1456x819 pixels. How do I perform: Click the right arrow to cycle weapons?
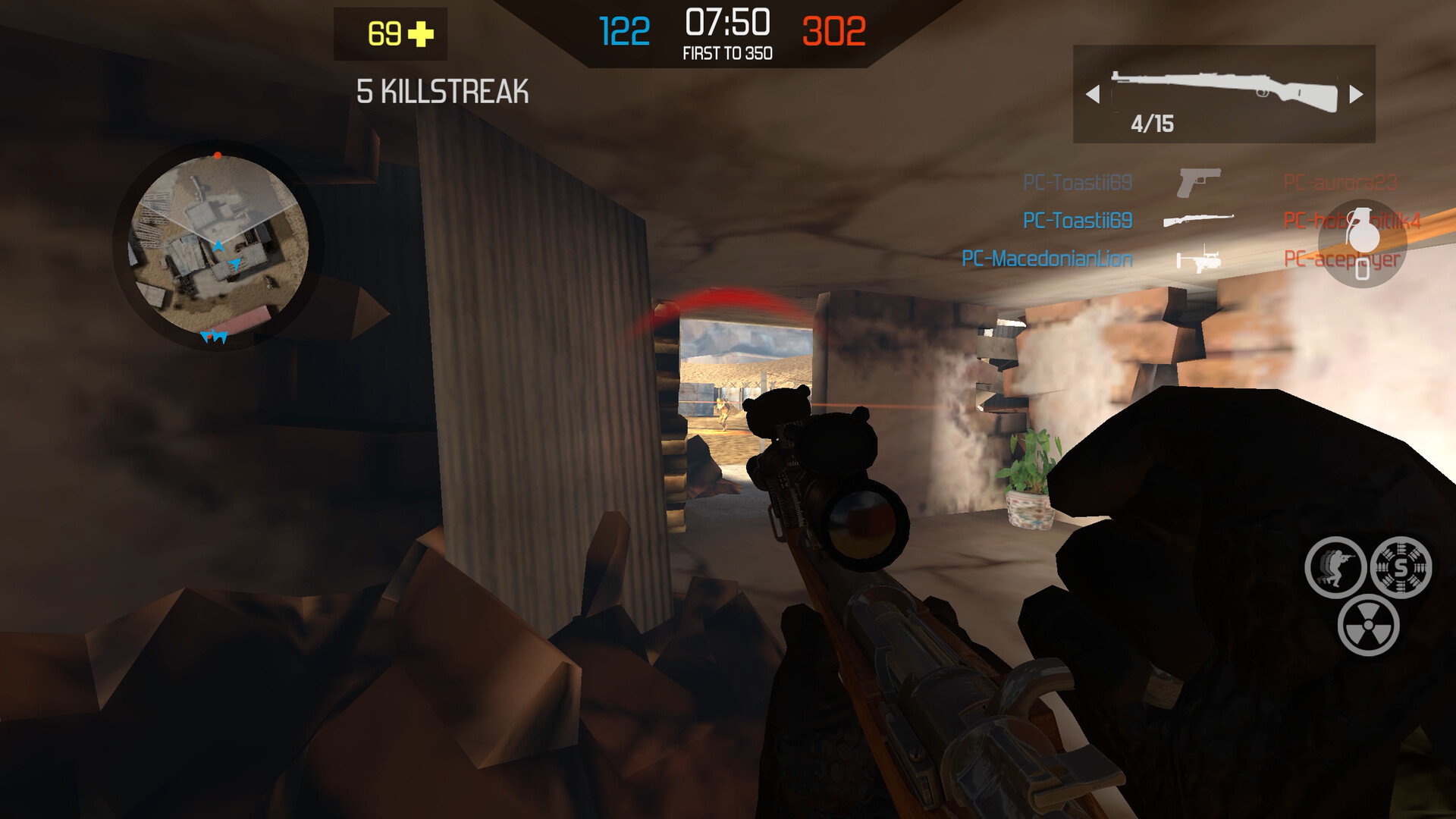(1357, 93)
